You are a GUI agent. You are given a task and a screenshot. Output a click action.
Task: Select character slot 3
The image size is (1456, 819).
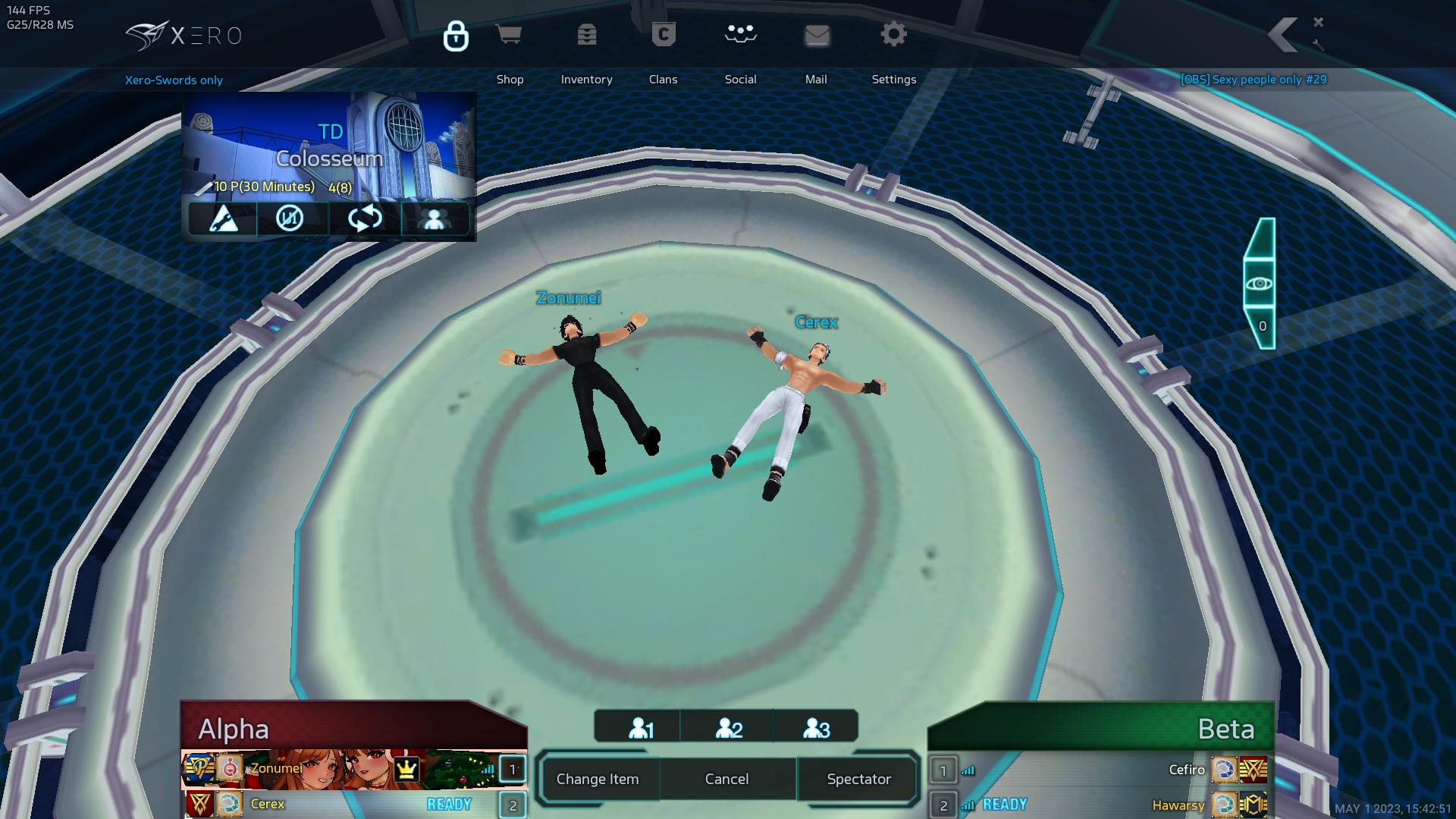pyautogui.click(x=816, y=728)
